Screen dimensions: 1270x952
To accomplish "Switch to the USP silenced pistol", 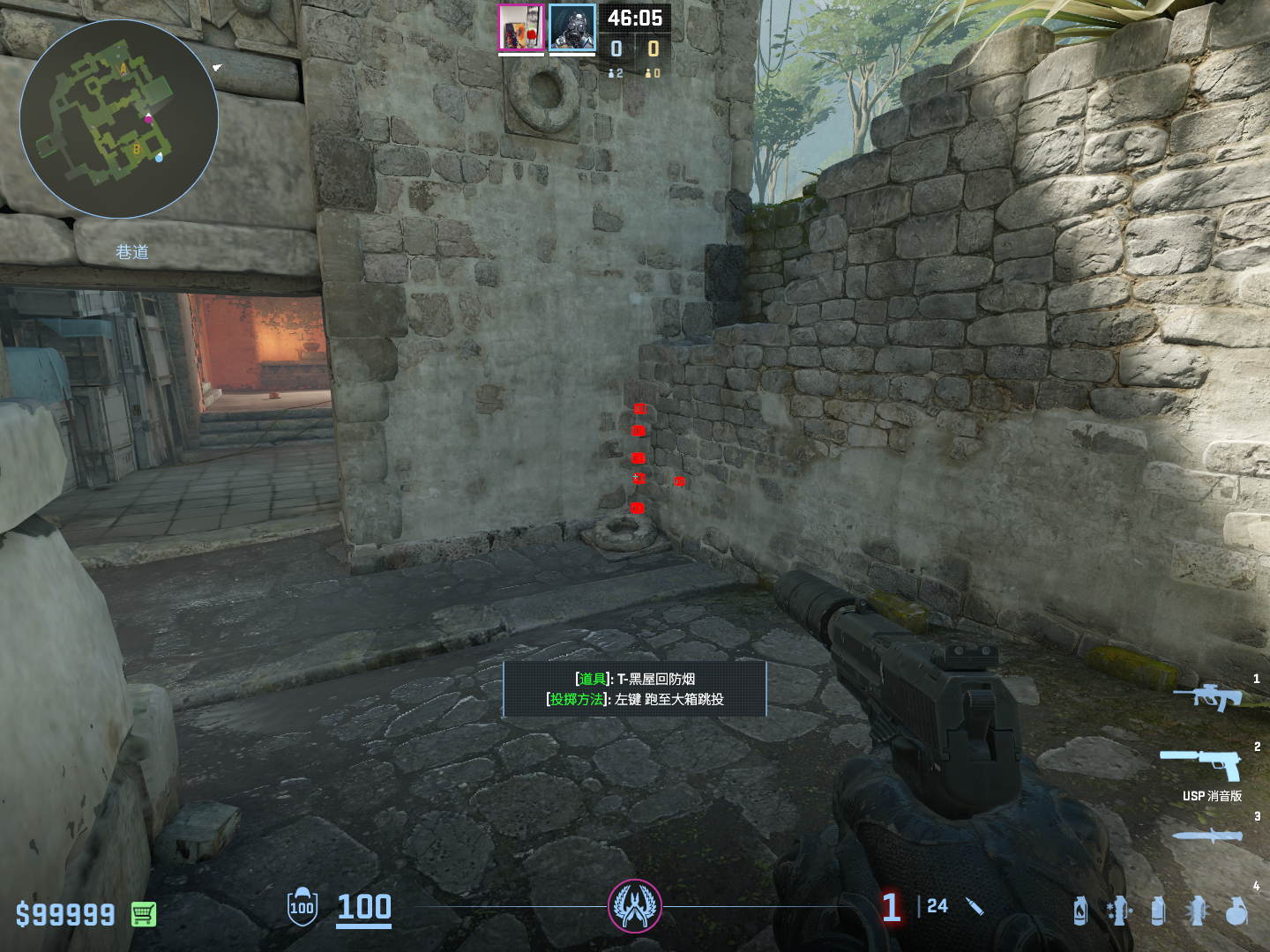I will coord(1201,763).
